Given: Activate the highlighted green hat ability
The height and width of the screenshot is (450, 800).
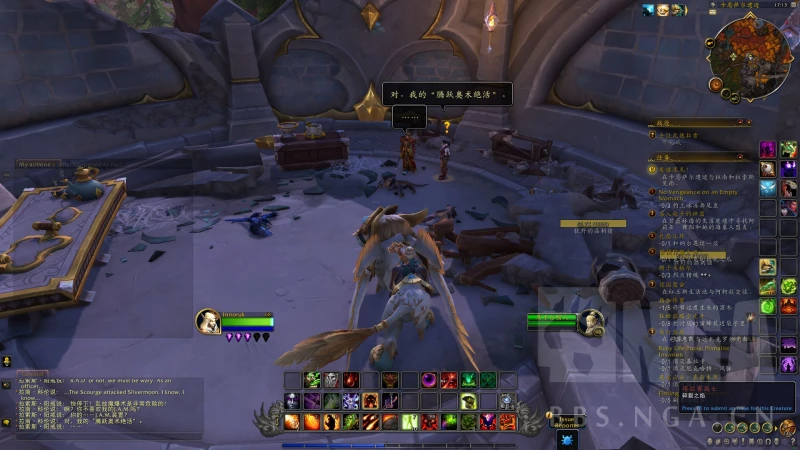Looking at the screenshot, I should pos(467,402).
